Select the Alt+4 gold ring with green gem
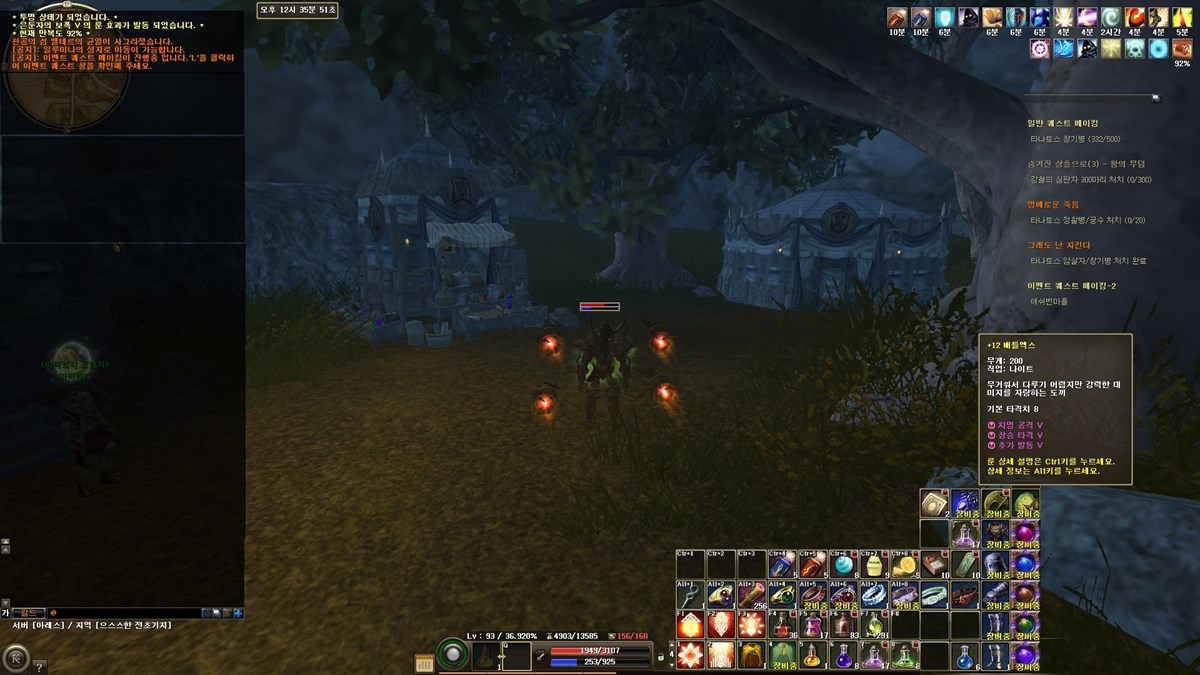Viewport: 1200px width, 675px height. click(782, 594)
